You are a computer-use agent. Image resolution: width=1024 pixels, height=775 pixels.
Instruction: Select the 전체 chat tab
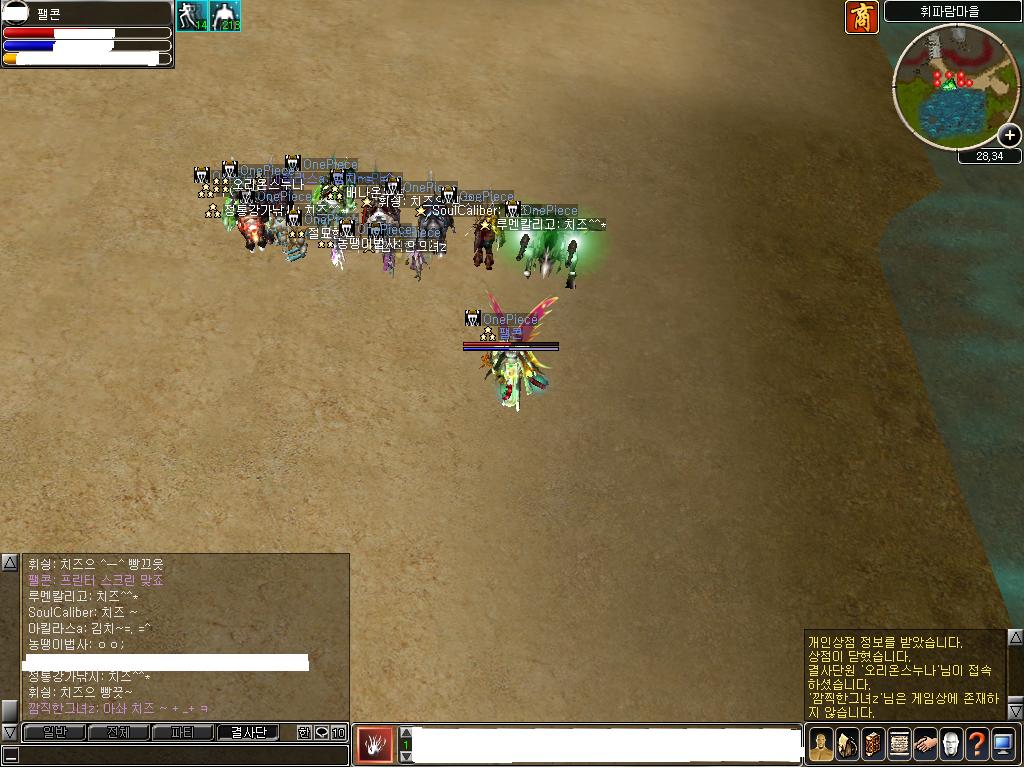[x=118, y=732]
